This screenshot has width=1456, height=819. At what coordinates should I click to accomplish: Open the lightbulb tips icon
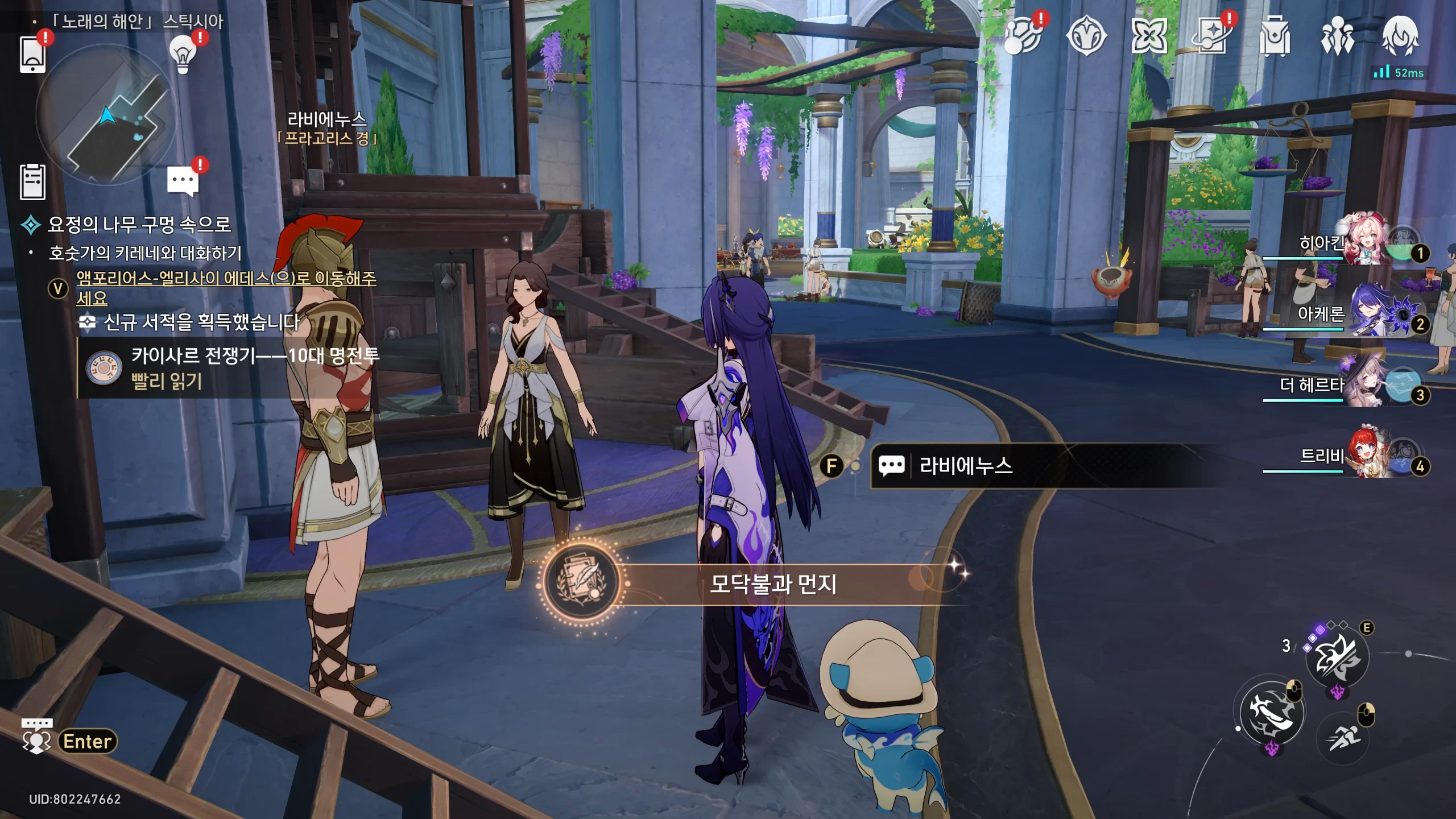[x=183, y=55]
